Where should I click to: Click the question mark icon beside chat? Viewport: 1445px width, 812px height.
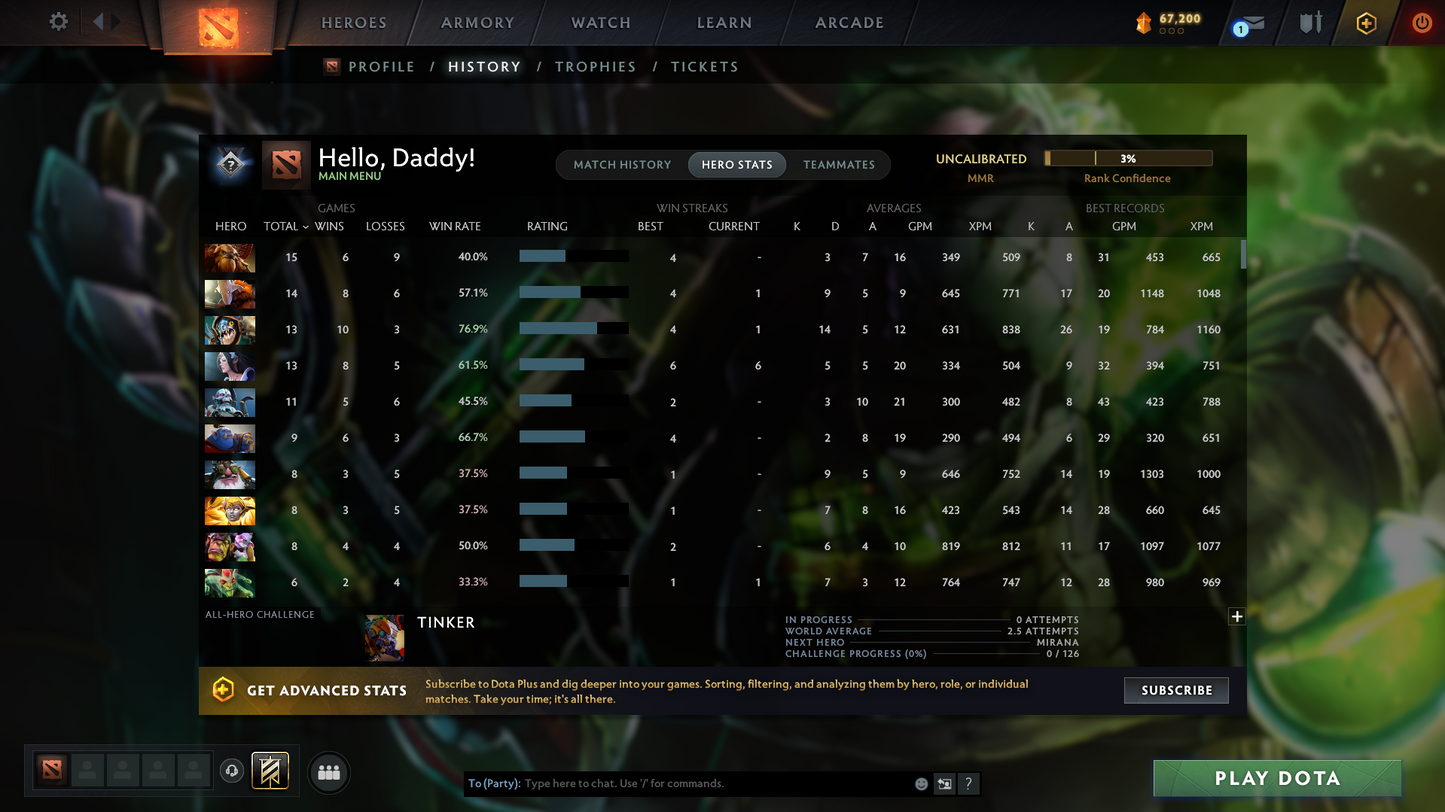(968, 784)
